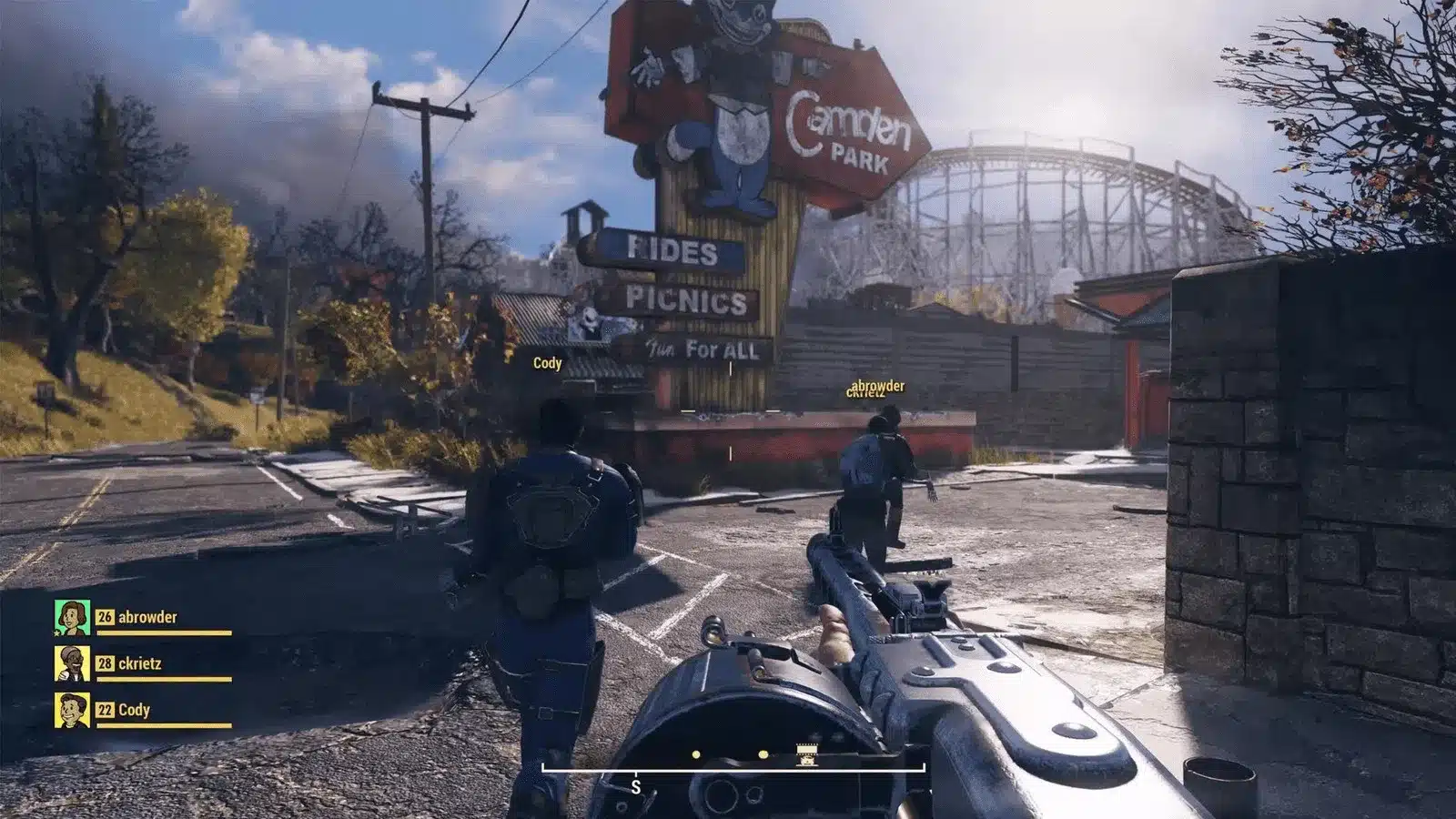
Task: Click the S marker on the compass bar
Action: (x=635, y=785)
